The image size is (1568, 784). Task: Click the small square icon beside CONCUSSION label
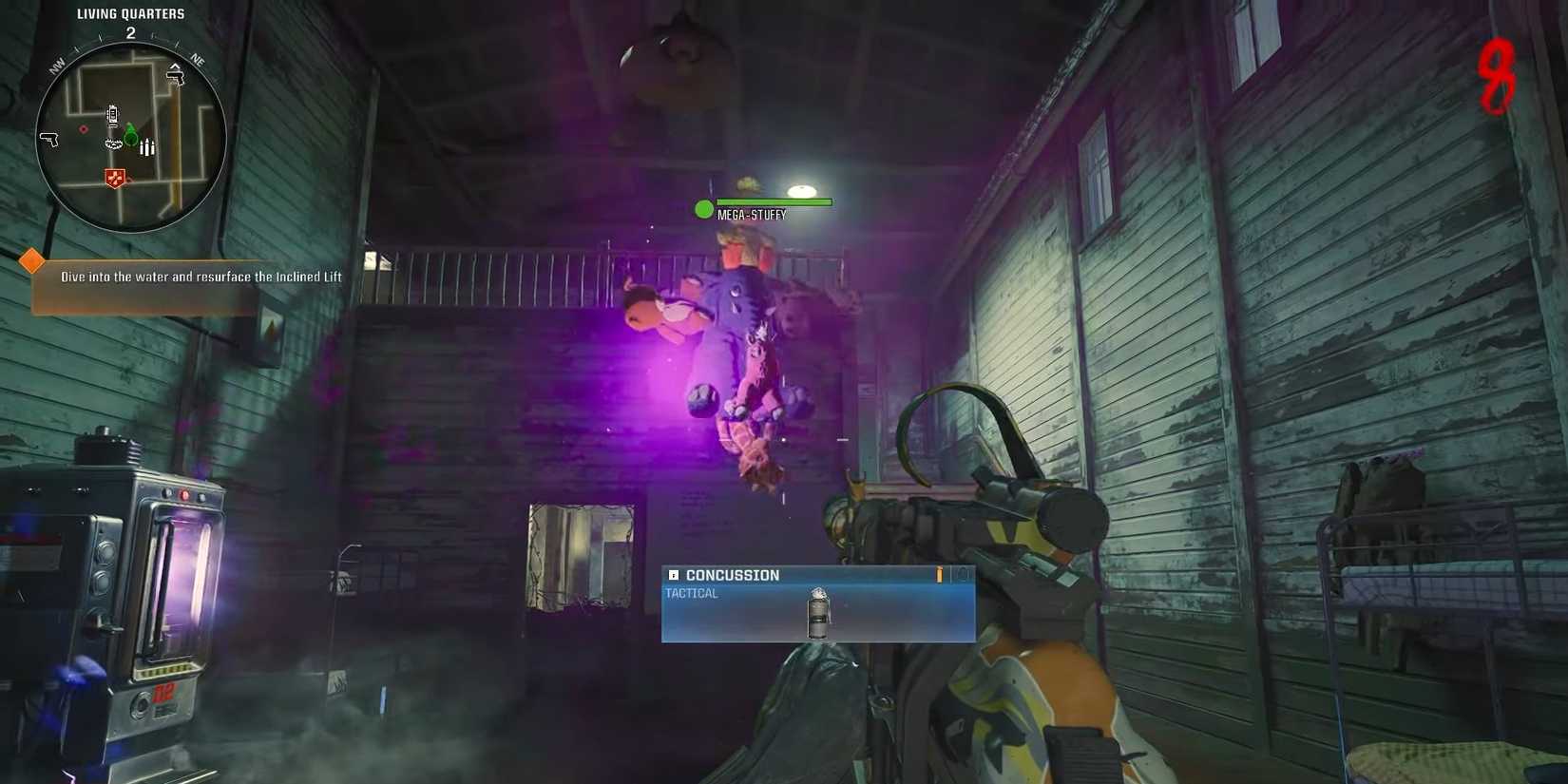673,574
